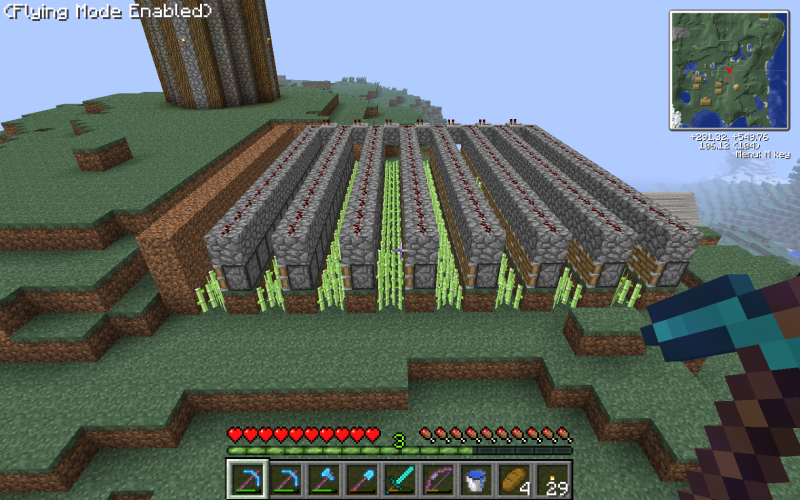Choose the diamond shovel in the hotbar
800x500 pixels.
[360, 479]
